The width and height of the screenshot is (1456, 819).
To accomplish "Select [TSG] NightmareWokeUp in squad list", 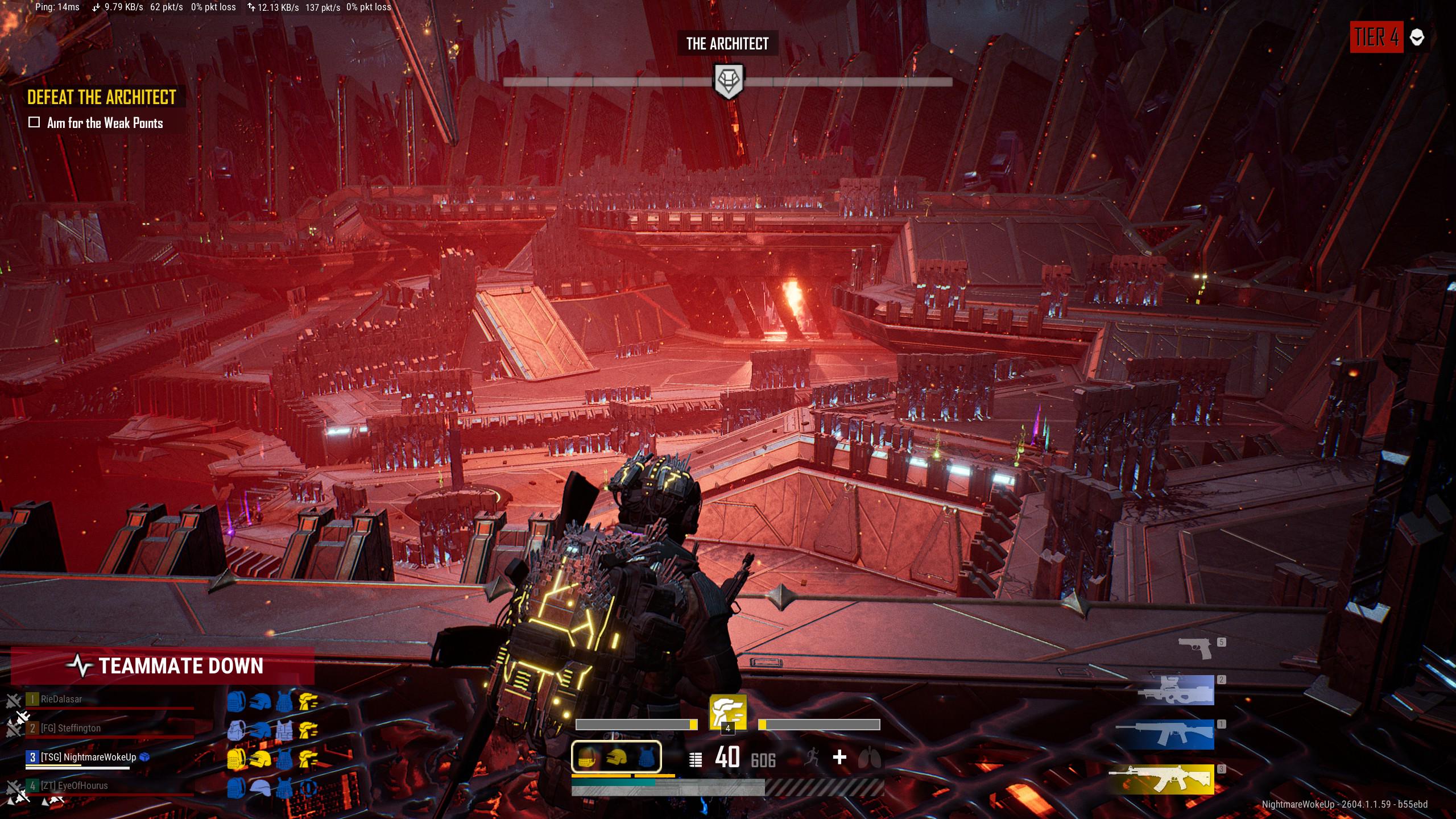I will tap(88, 757).
